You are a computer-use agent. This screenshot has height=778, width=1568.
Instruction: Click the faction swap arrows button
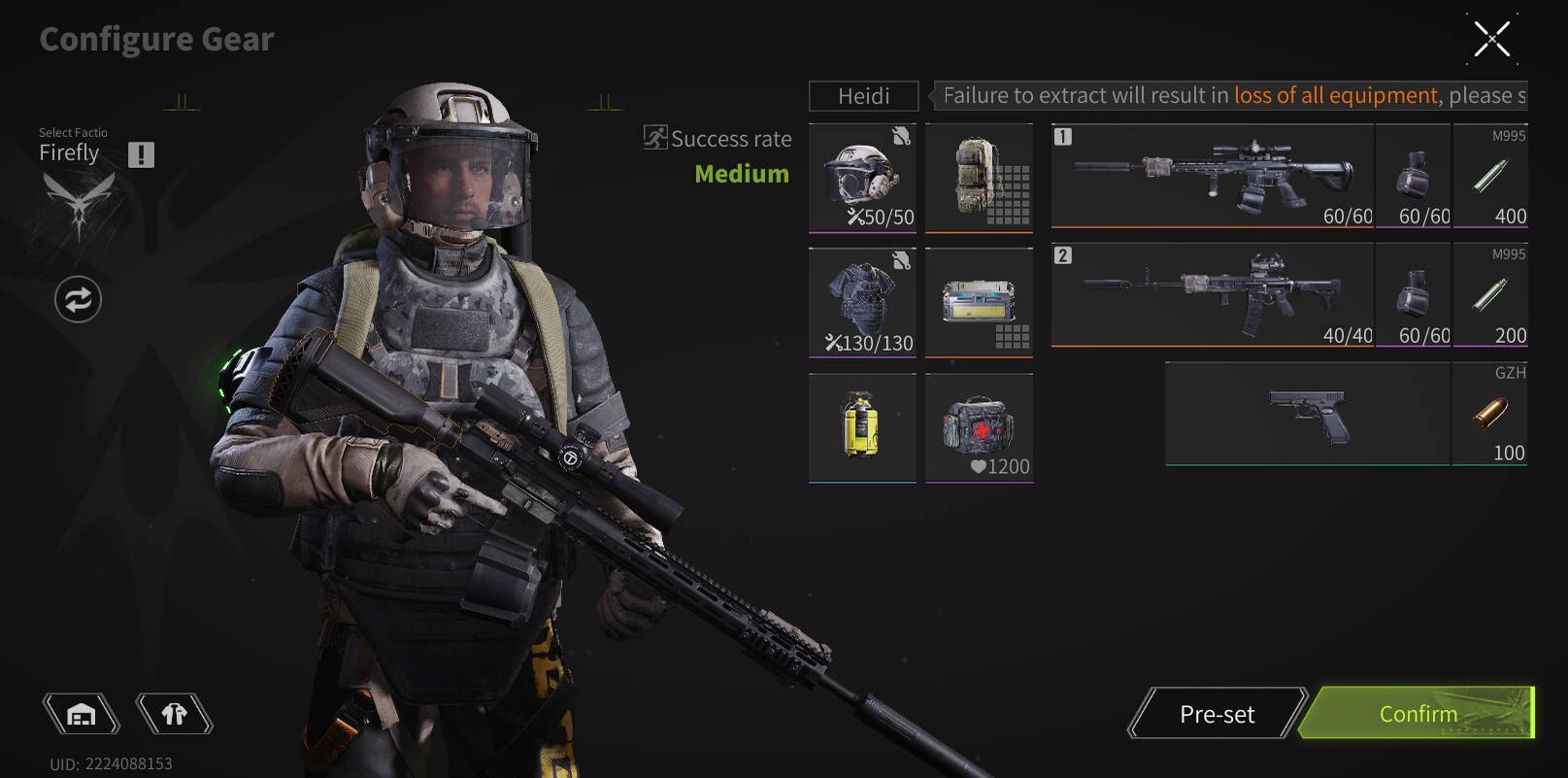pos(78,299)
